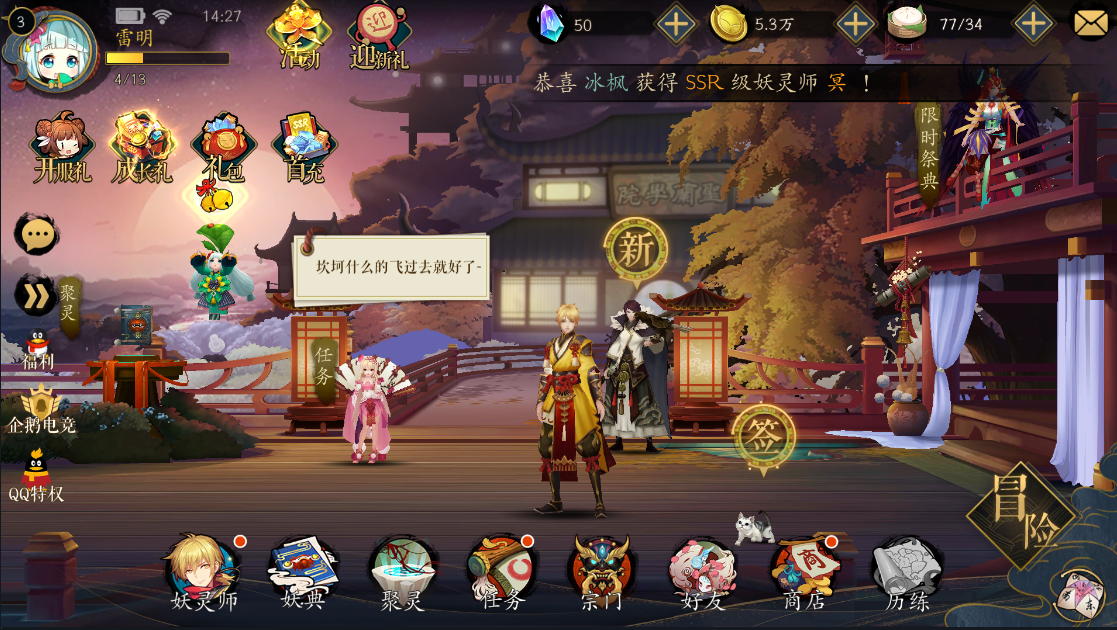Go to the 聚灵 summoning menu
Viewport: 1117px width, 630px height.
402,571
